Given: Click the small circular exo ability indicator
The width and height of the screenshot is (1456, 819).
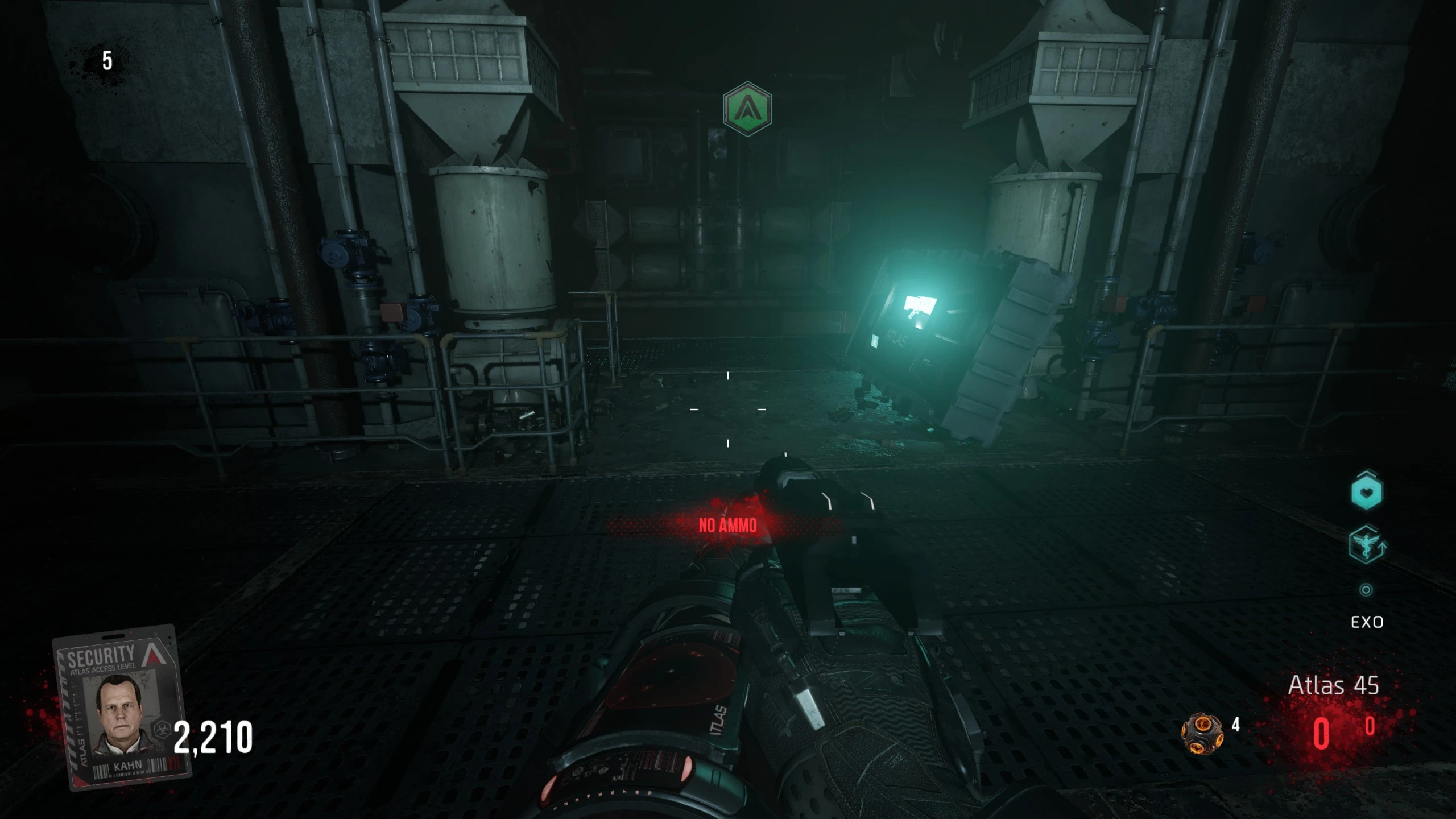Looking at the screenshot, I should [x=1366, y=590].
